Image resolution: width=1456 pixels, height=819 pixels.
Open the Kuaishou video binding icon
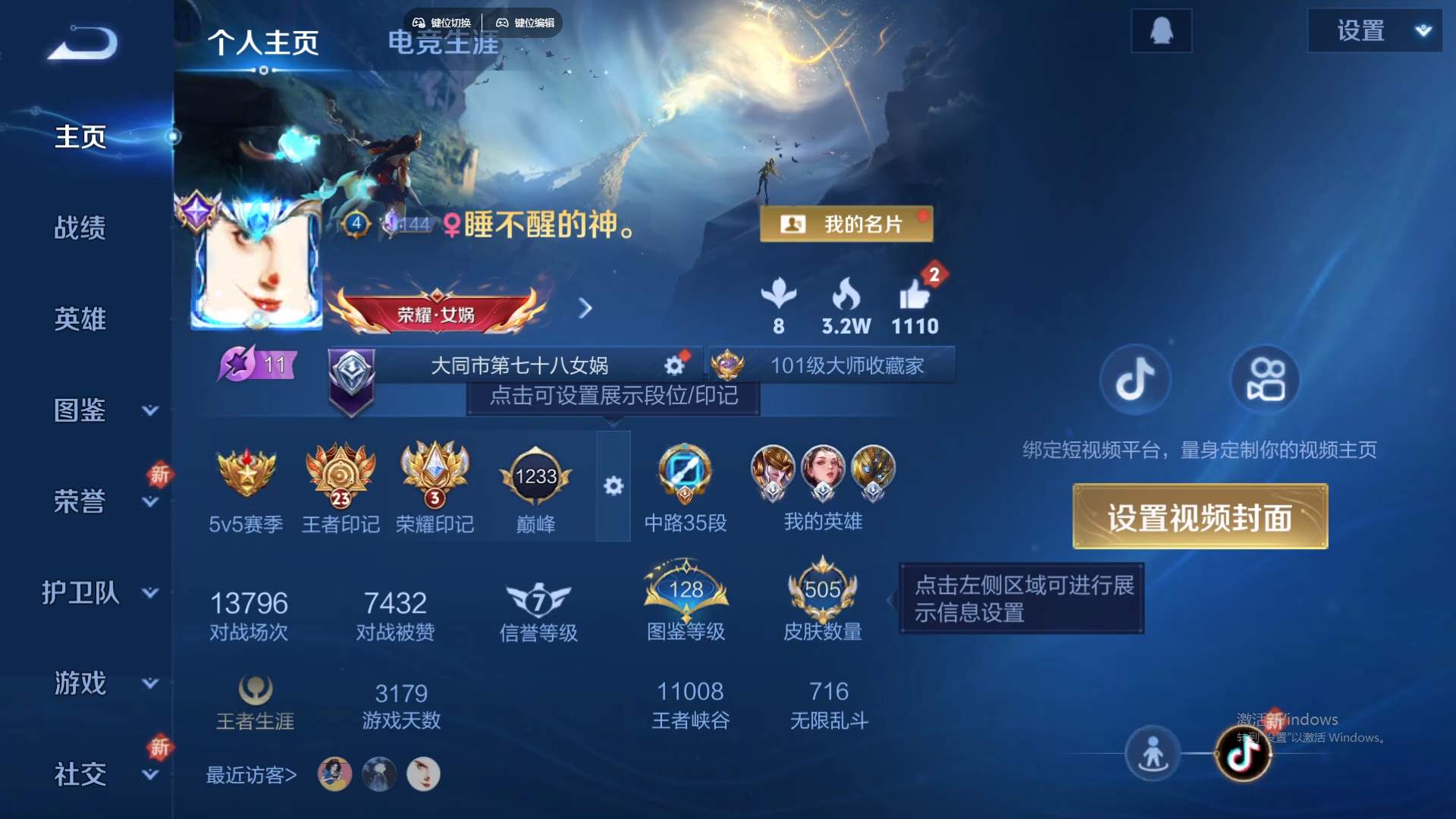click(x=1265, y=380)
